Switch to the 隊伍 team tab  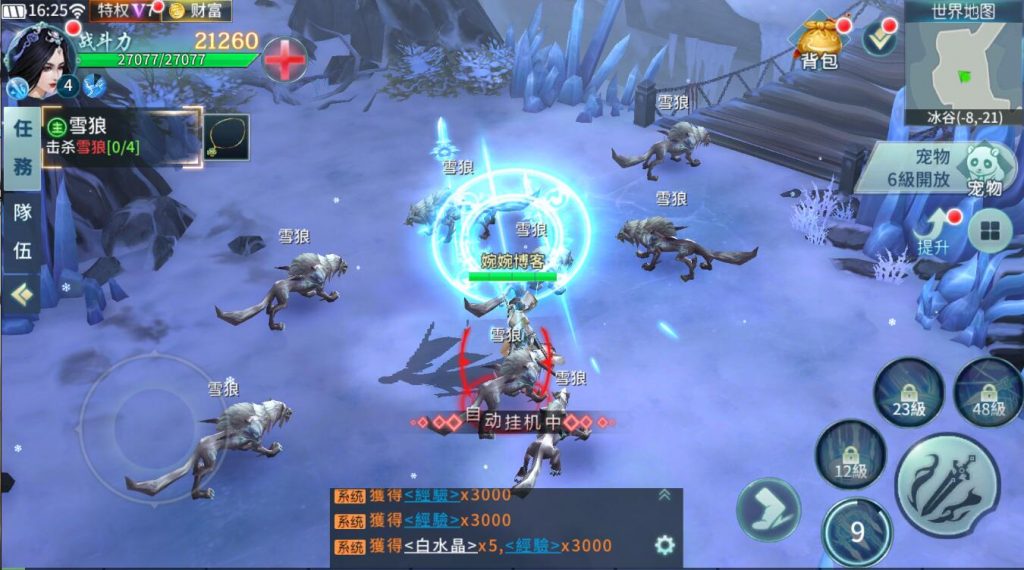pyautogui.click(x=22, y=232)
